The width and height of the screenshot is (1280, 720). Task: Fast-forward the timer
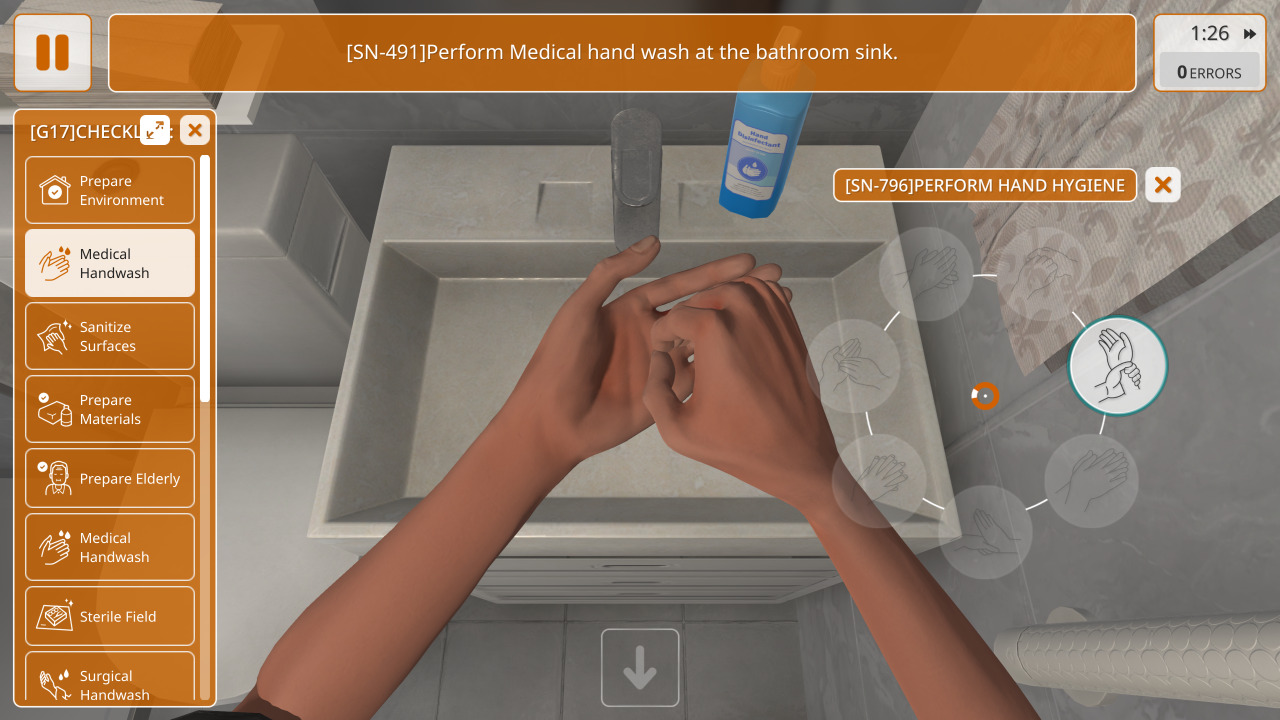1250,34
